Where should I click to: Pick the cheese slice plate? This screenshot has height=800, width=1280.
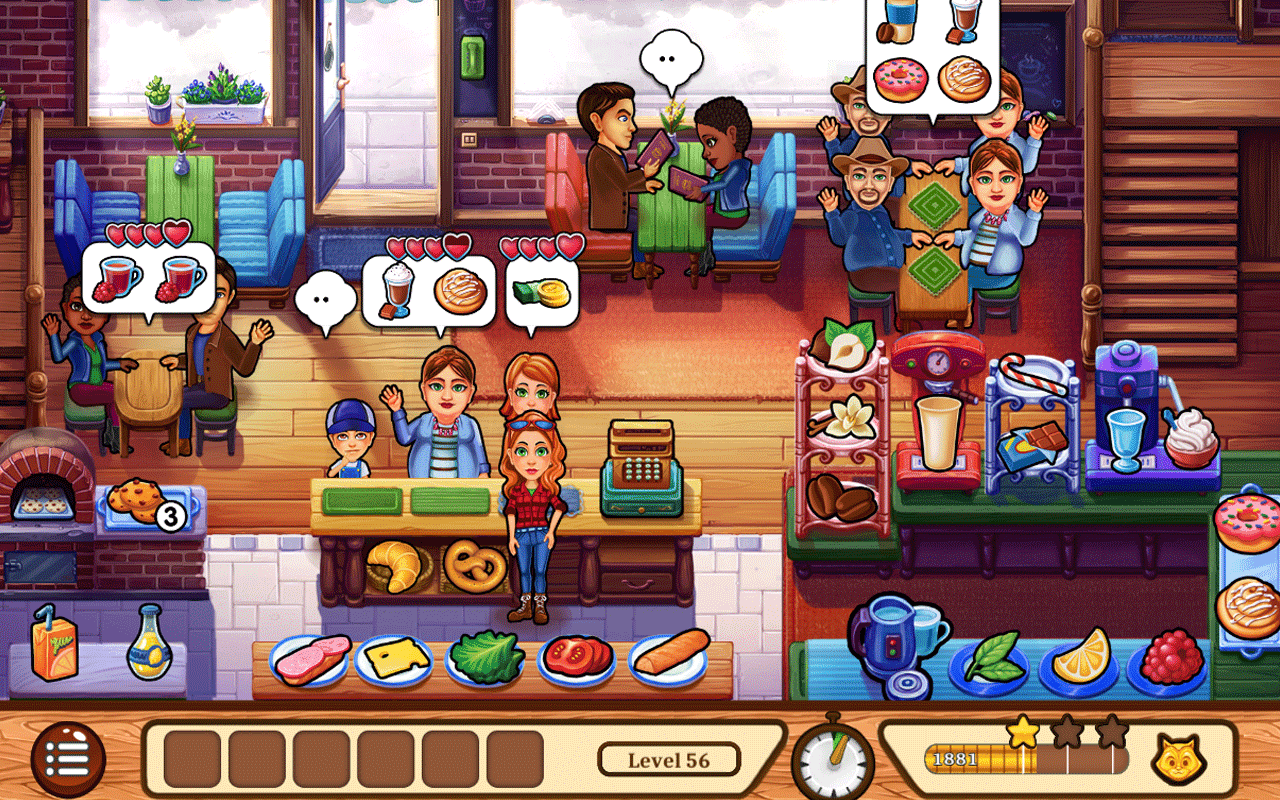(x=394, y=659)
